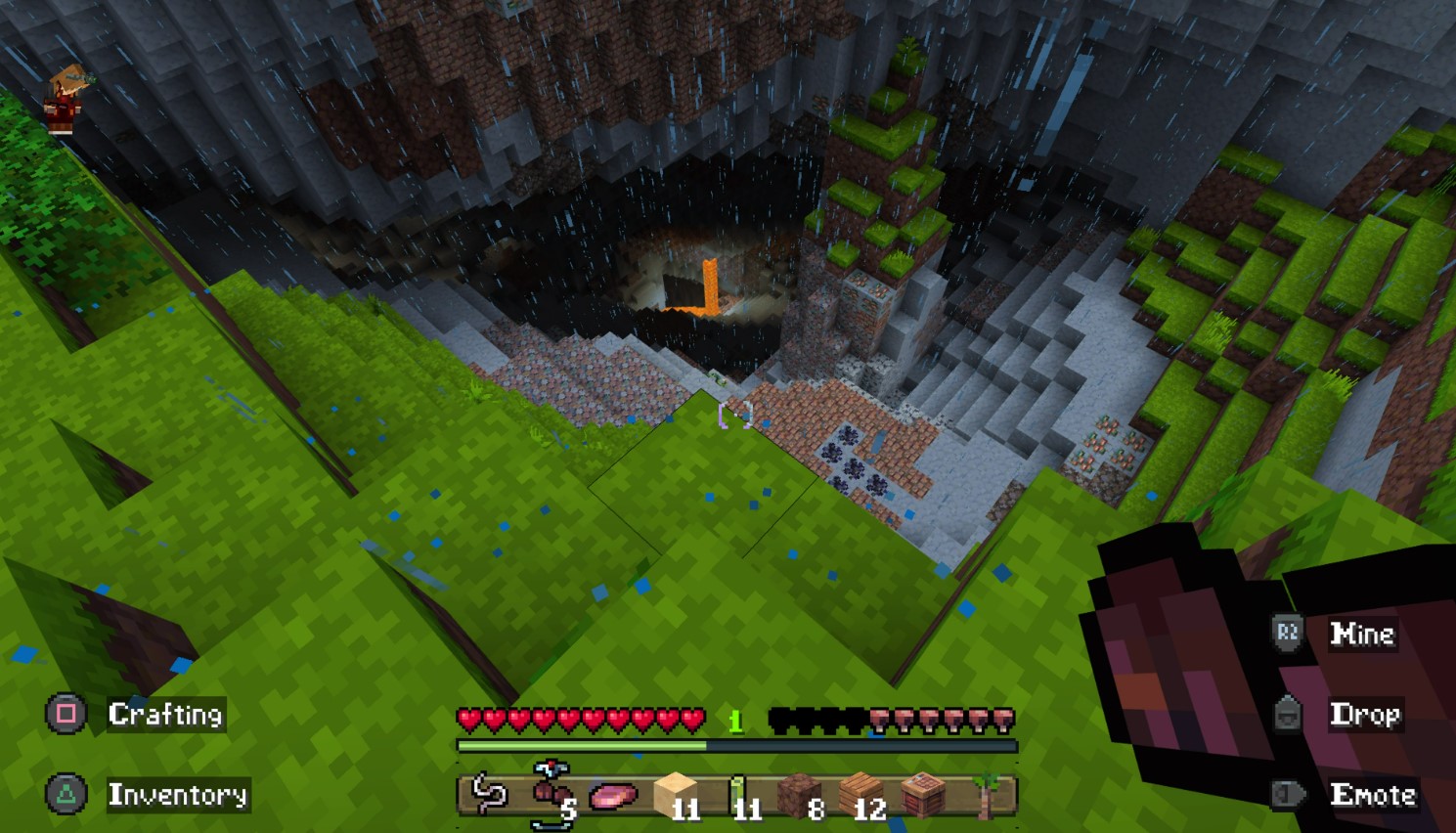
Task: Click the Mine action label
Action: coord(1364,635)
